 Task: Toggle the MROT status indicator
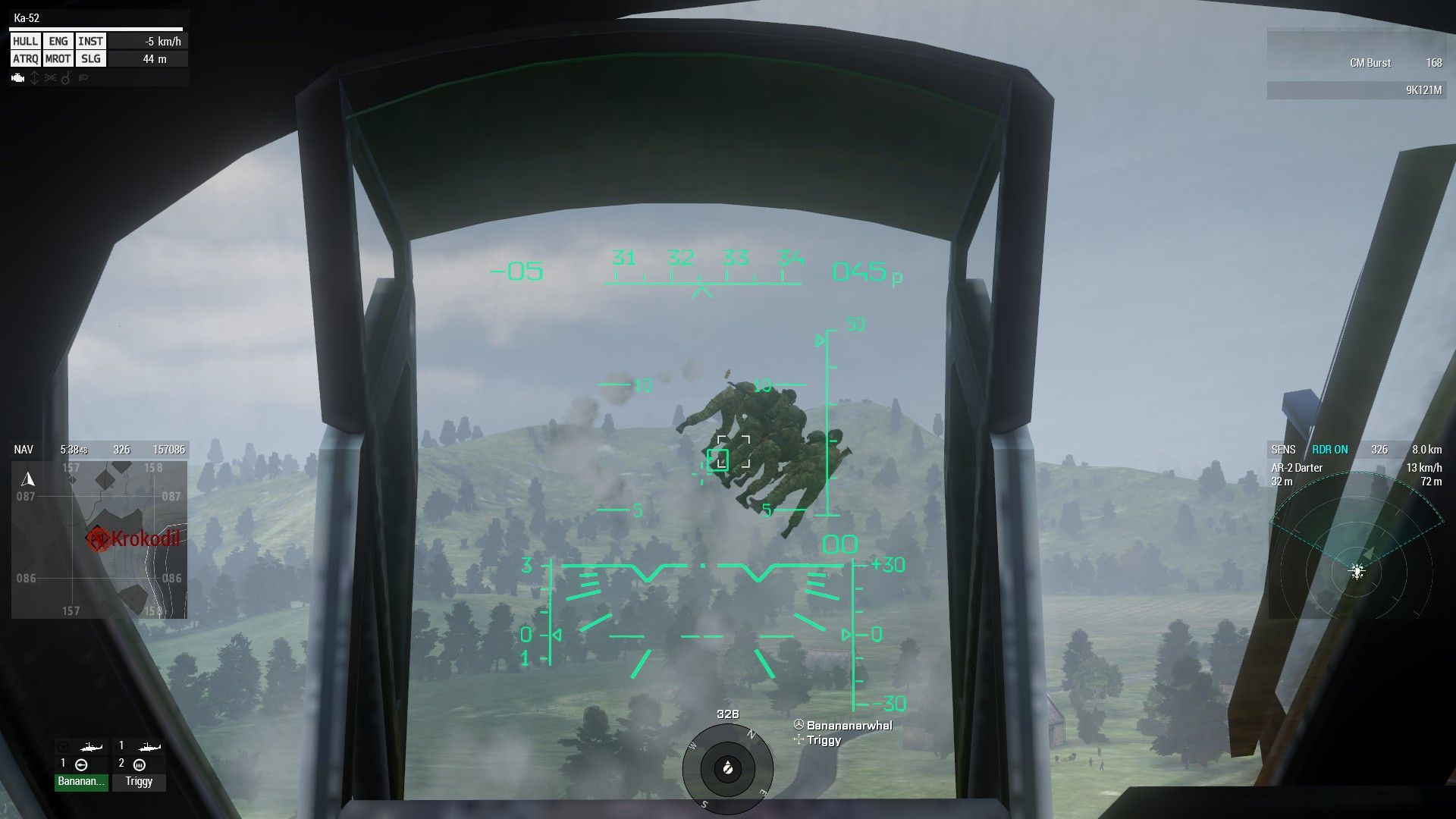point(58,58)
